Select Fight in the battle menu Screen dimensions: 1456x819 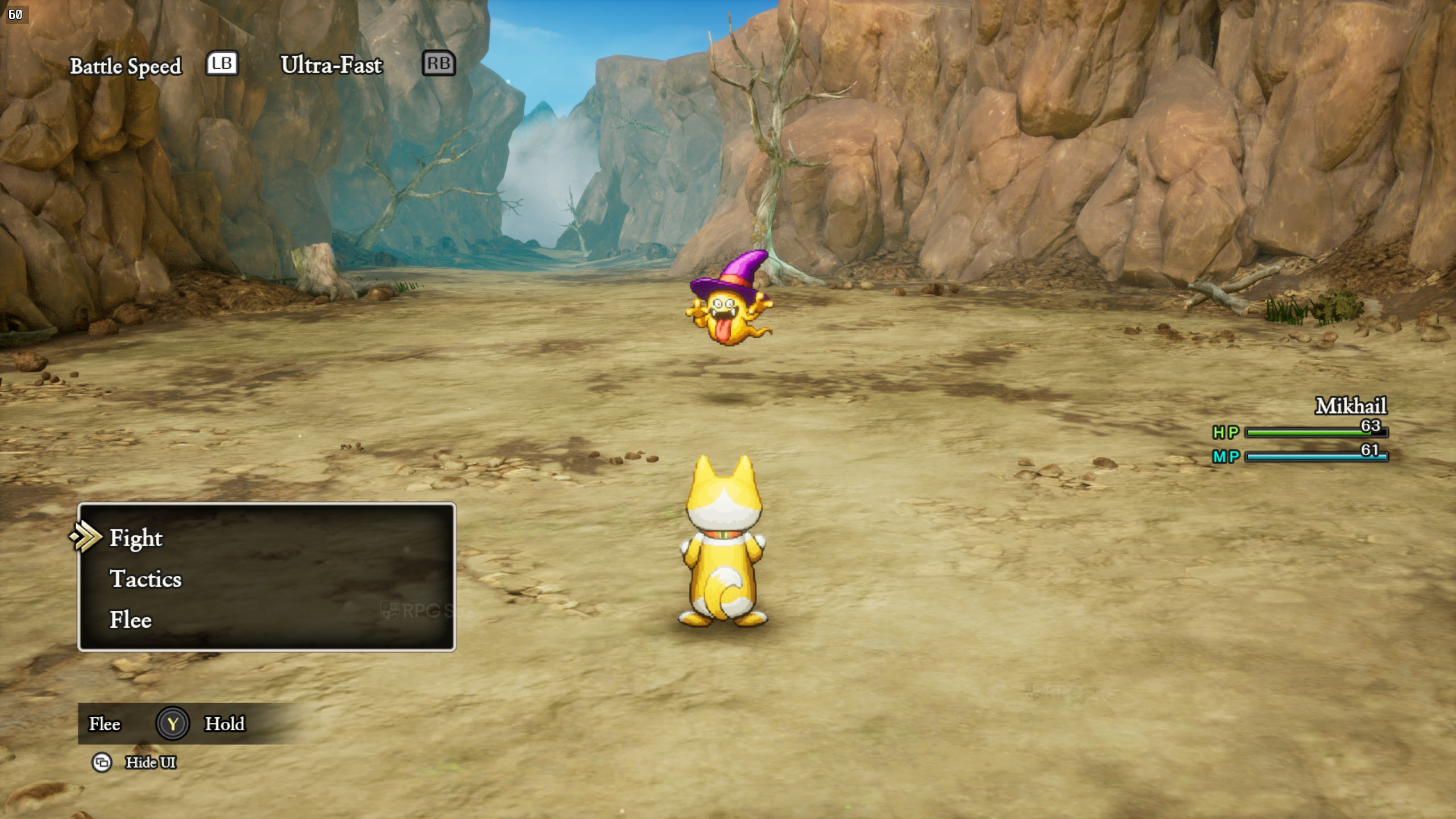(x=136, y=538)
